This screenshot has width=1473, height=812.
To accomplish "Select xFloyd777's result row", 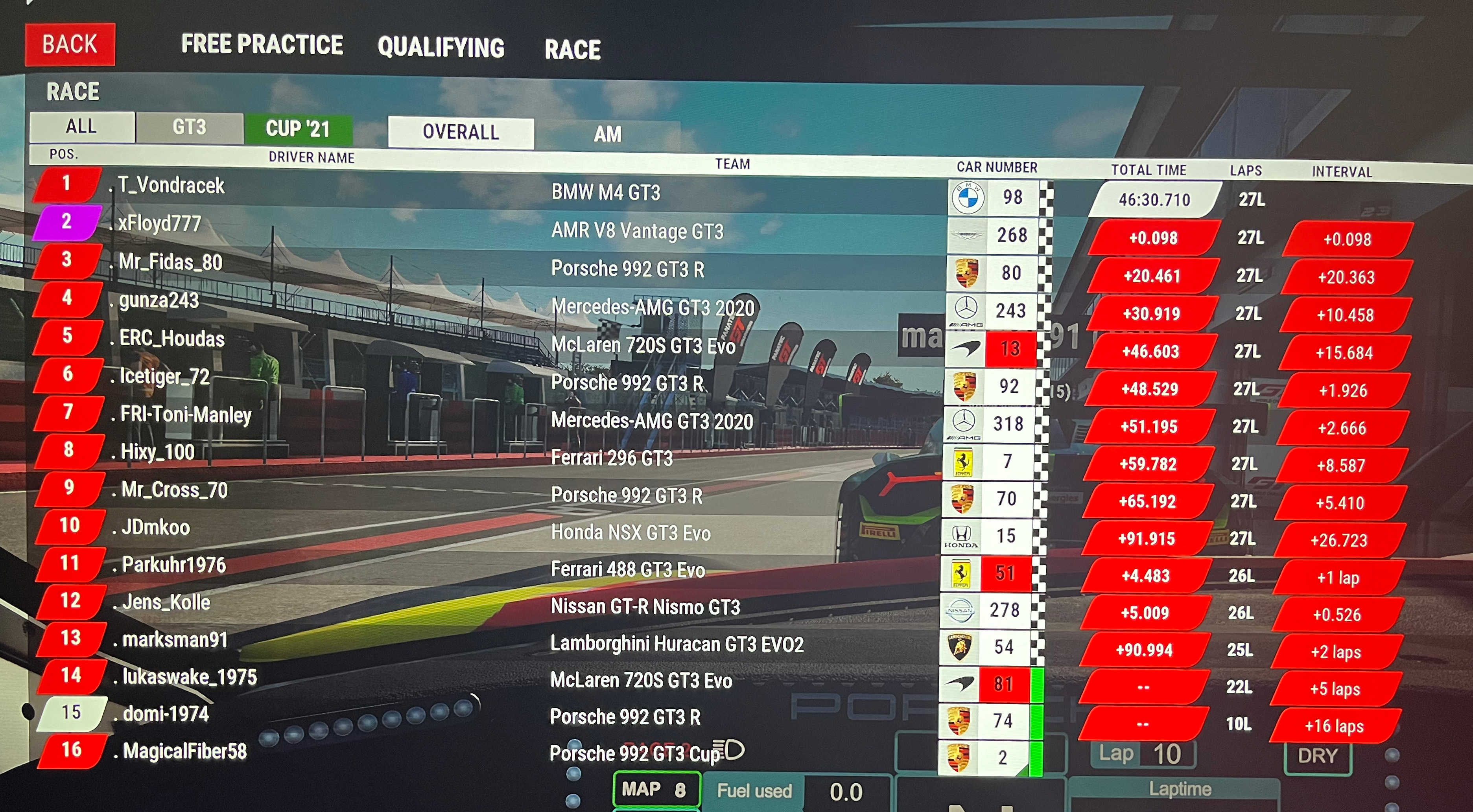I will tap(160, 224).
